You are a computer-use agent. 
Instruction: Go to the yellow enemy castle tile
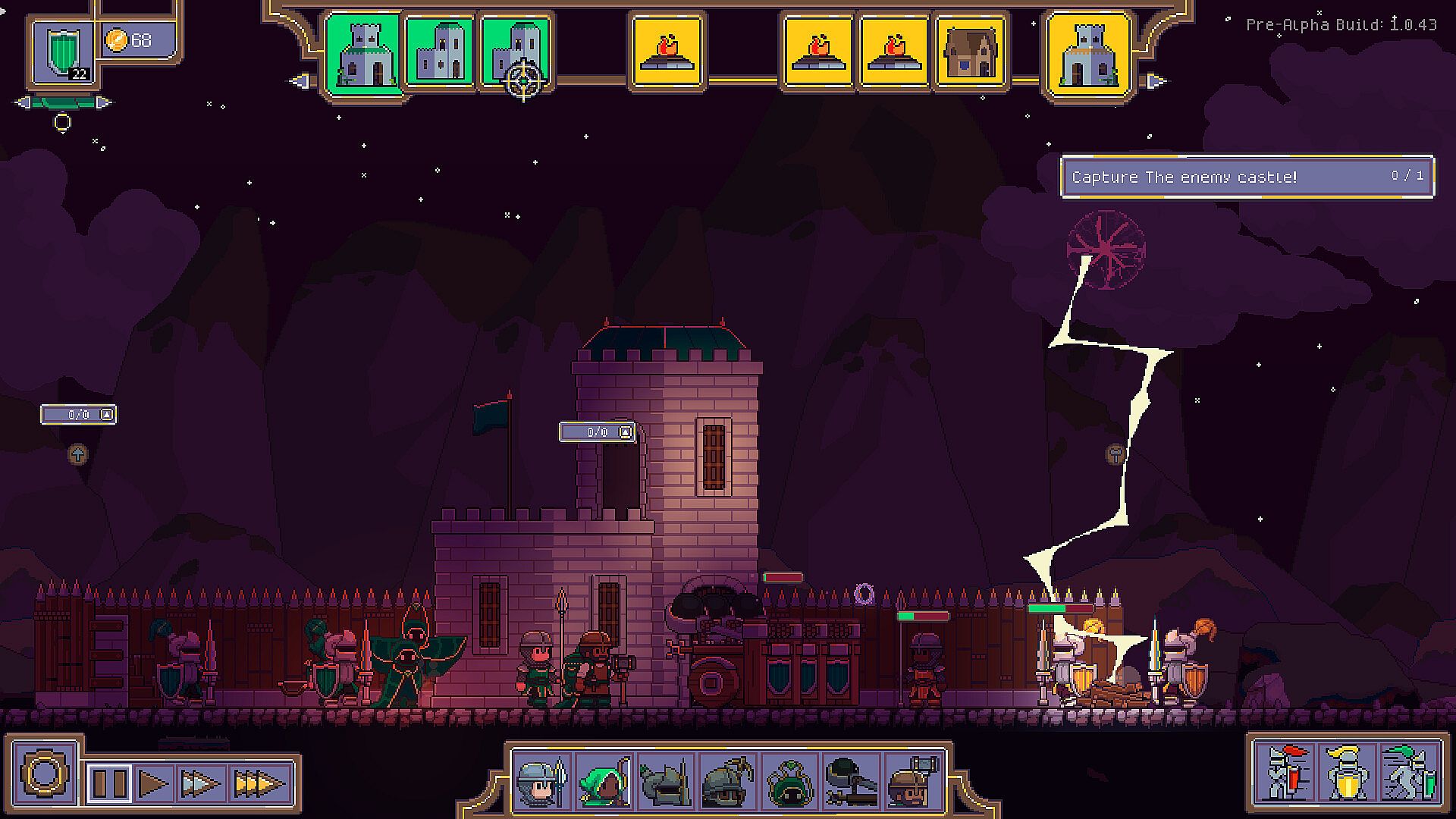pos(1087,52)
